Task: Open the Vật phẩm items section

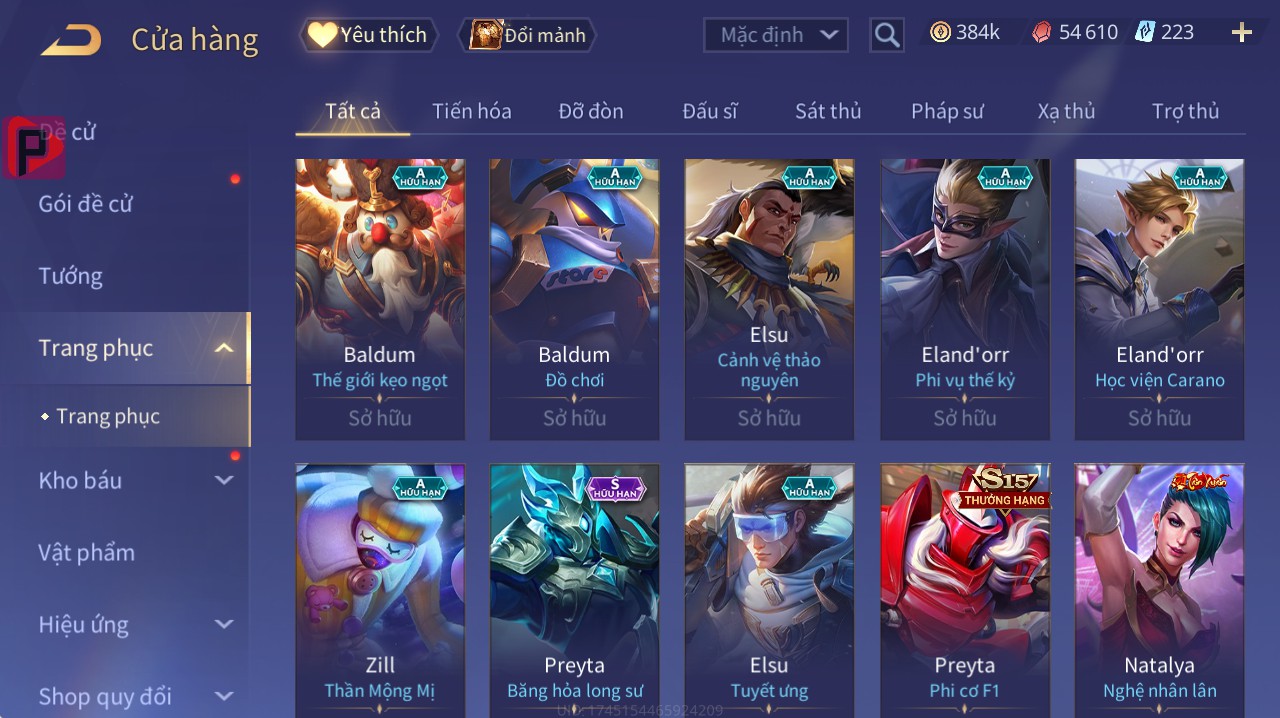Action: coord(86,552)
